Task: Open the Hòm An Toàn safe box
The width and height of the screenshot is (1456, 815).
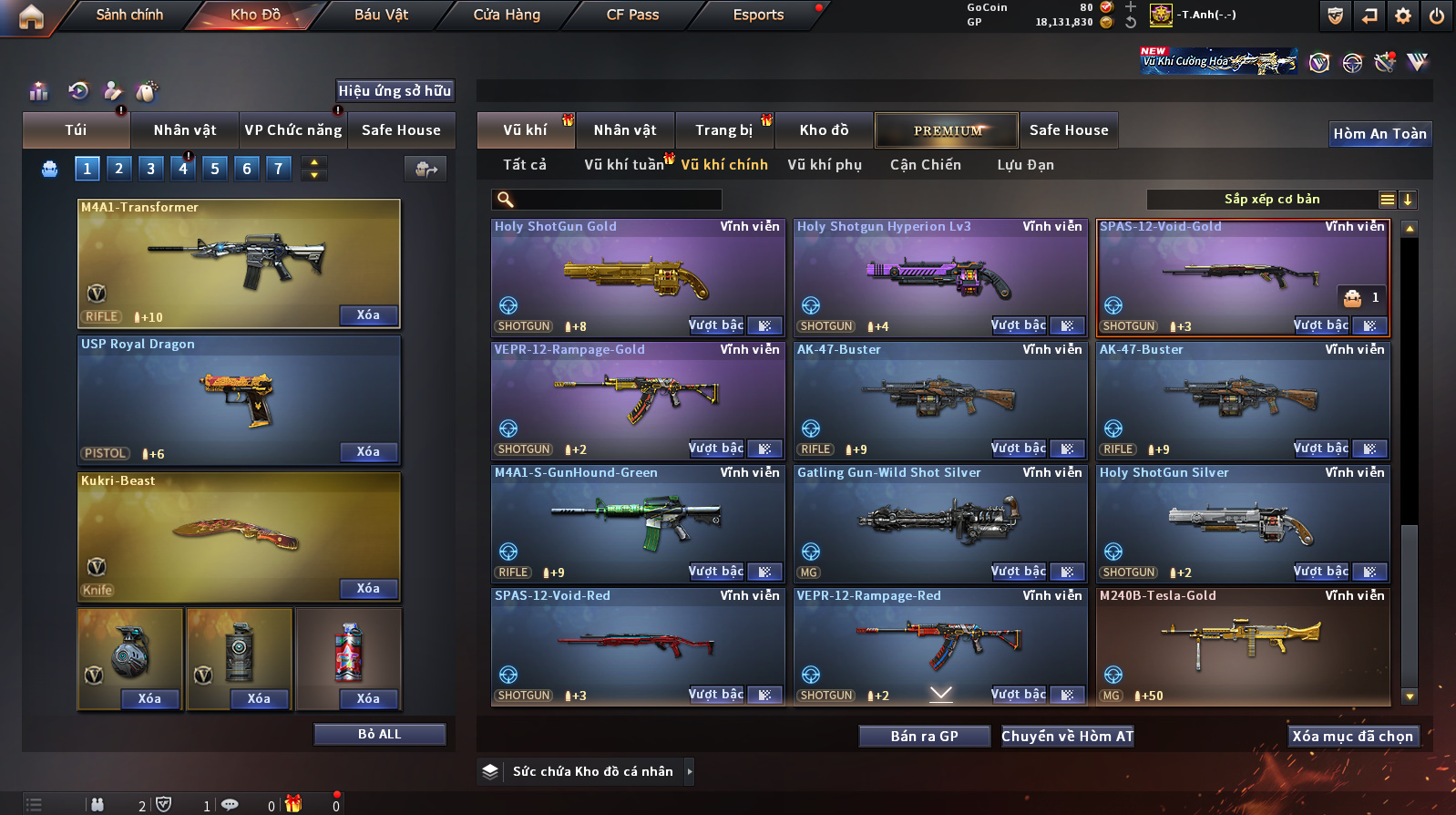Action: click(x=1379, y=134)
